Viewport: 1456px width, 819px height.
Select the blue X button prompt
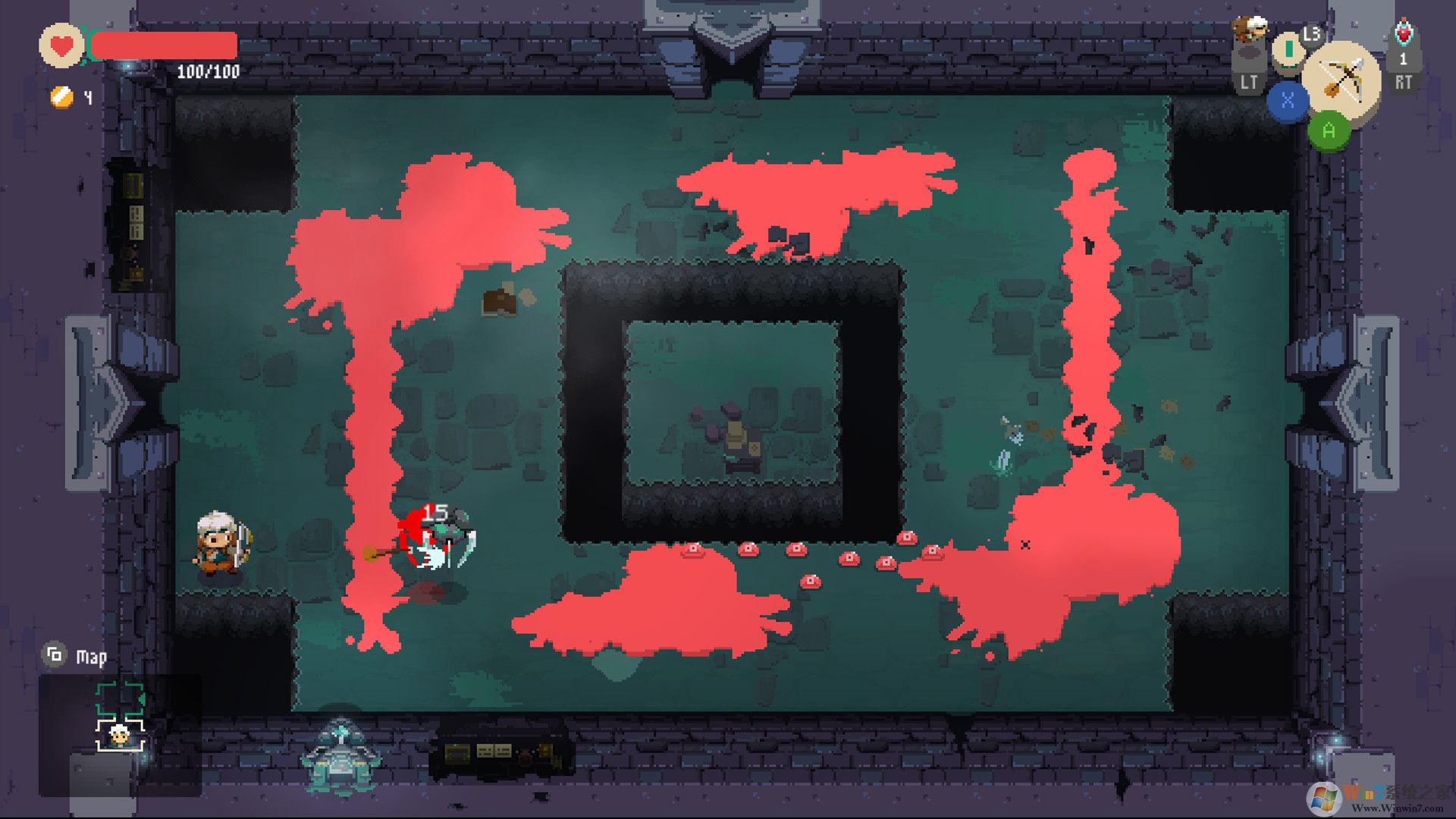coord(1288,100)
